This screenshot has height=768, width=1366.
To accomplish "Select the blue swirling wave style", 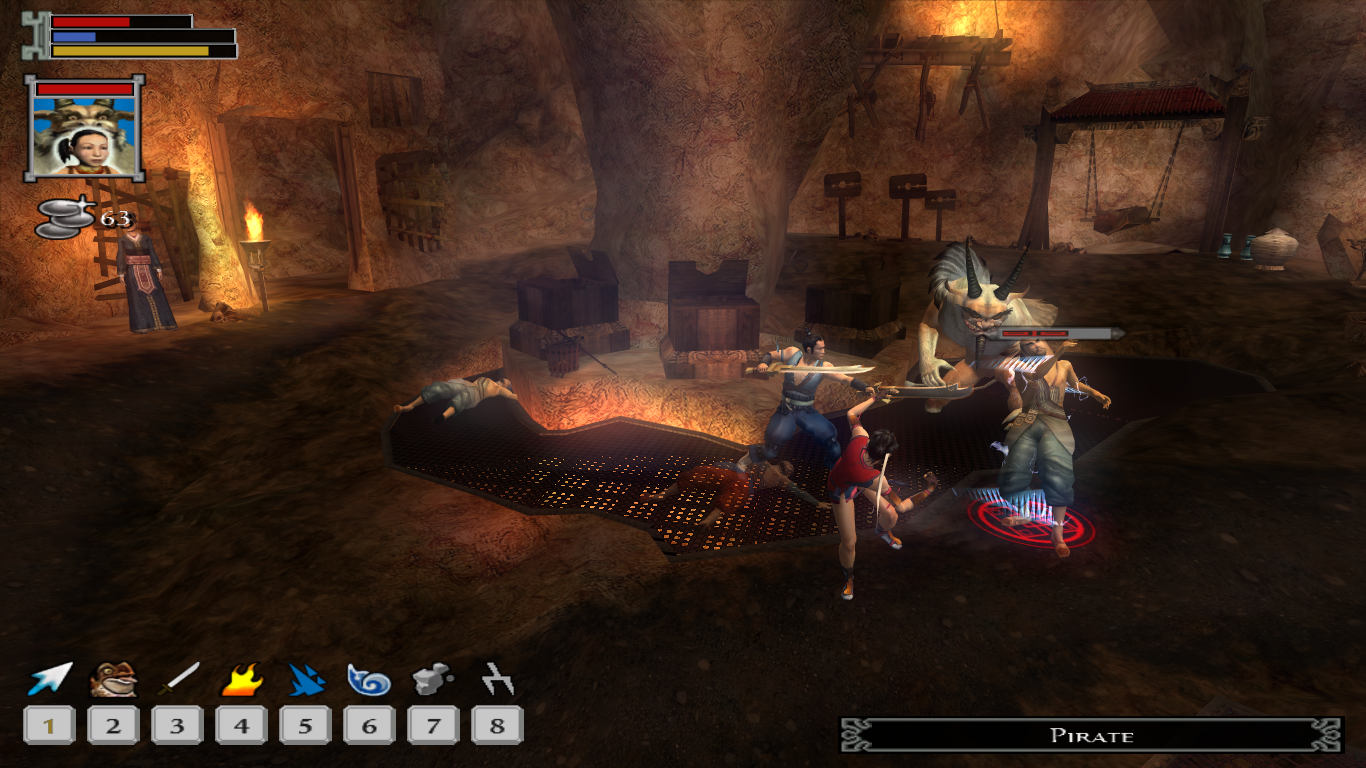I will [369, 680].
